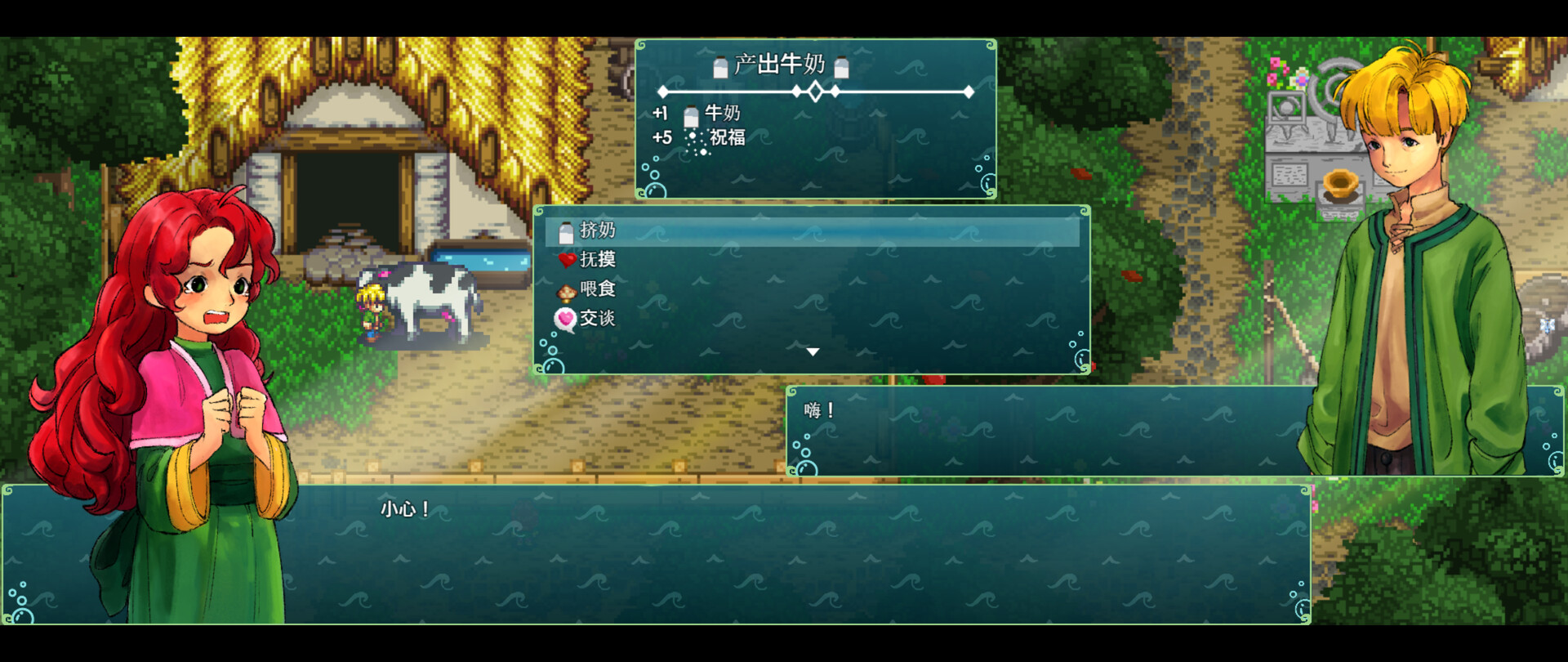
Task: Select the 喂食 feeding option
Action: click(x=600, y=289)
